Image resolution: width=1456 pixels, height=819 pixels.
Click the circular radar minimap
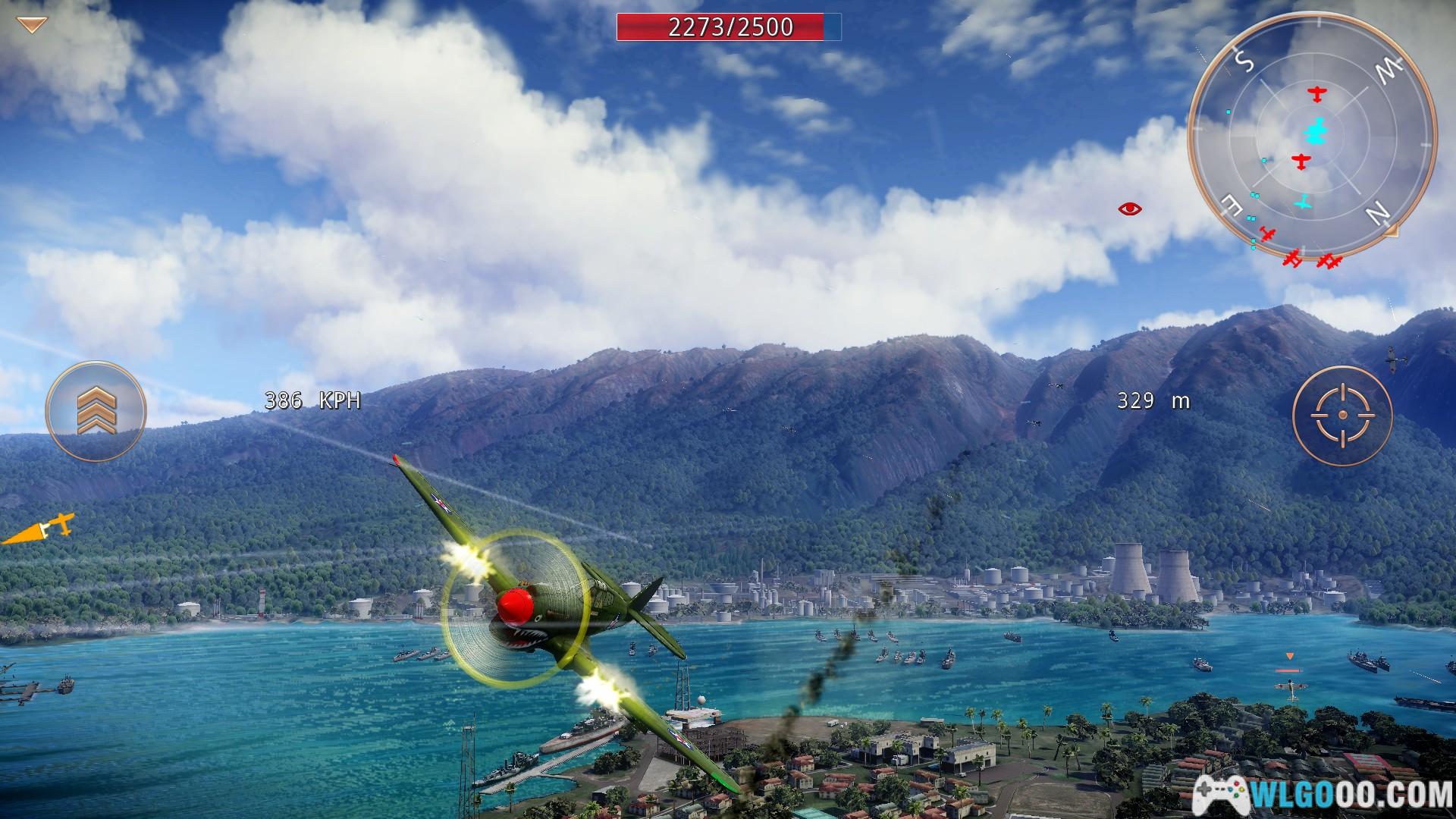pyautogui.click(x=1312, y=135)
